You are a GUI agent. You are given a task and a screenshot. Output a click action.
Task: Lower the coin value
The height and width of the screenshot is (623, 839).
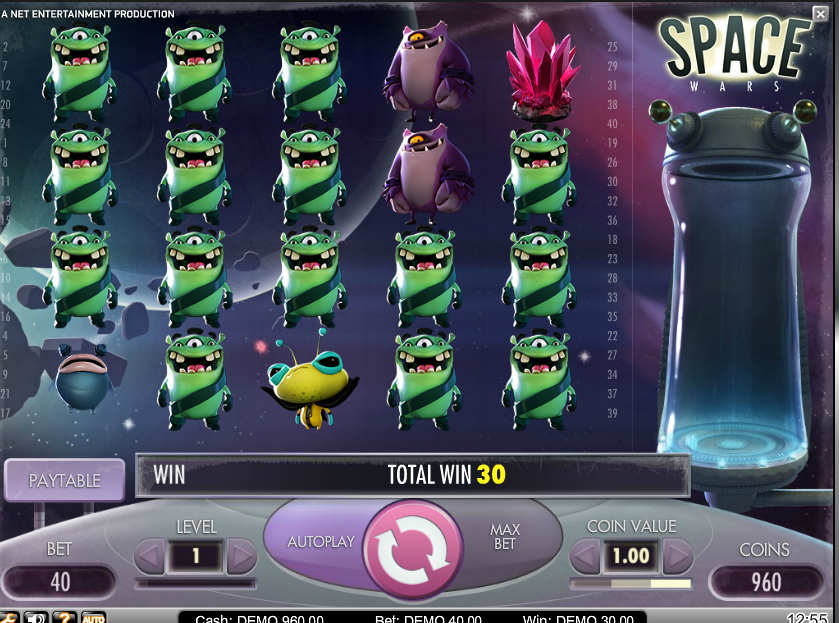coord(585,555)
